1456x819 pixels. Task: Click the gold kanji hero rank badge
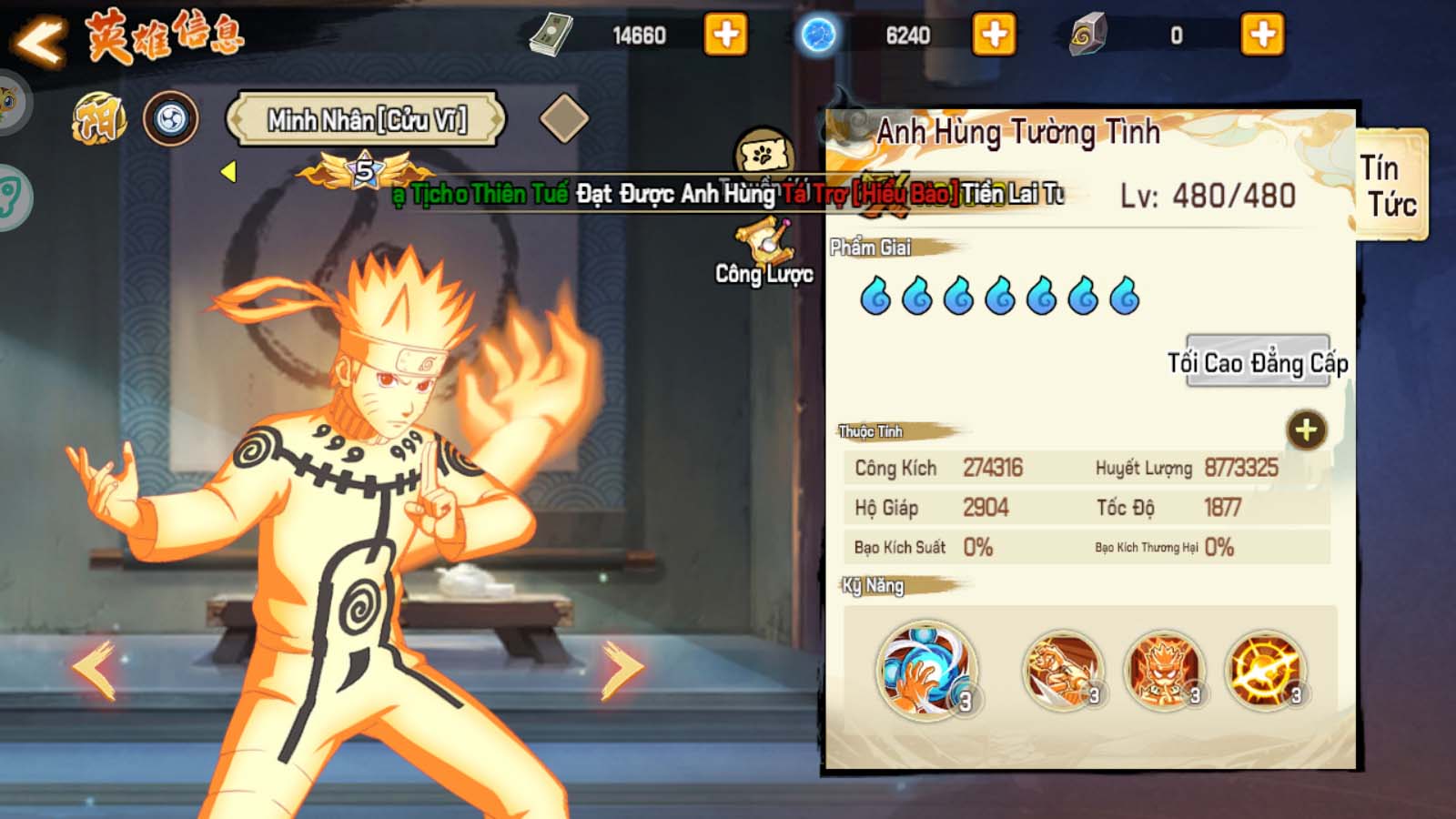[99, 119]
